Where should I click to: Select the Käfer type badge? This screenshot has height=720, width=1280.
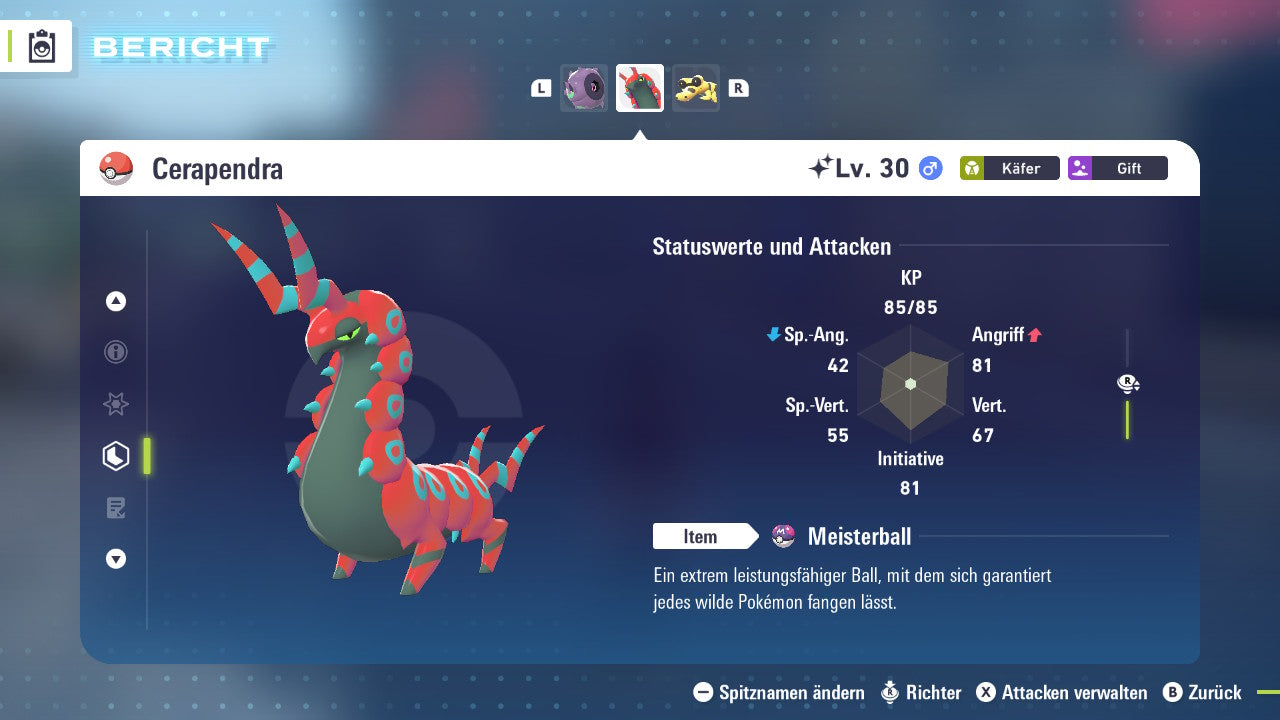[x=1009, y=168]
